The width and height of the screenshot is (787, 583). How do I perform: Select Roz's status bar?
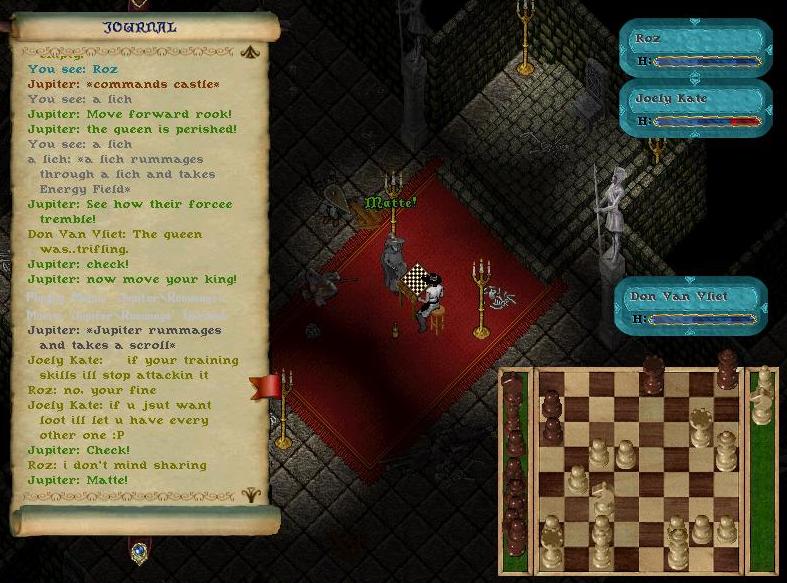tap(695, 49)
